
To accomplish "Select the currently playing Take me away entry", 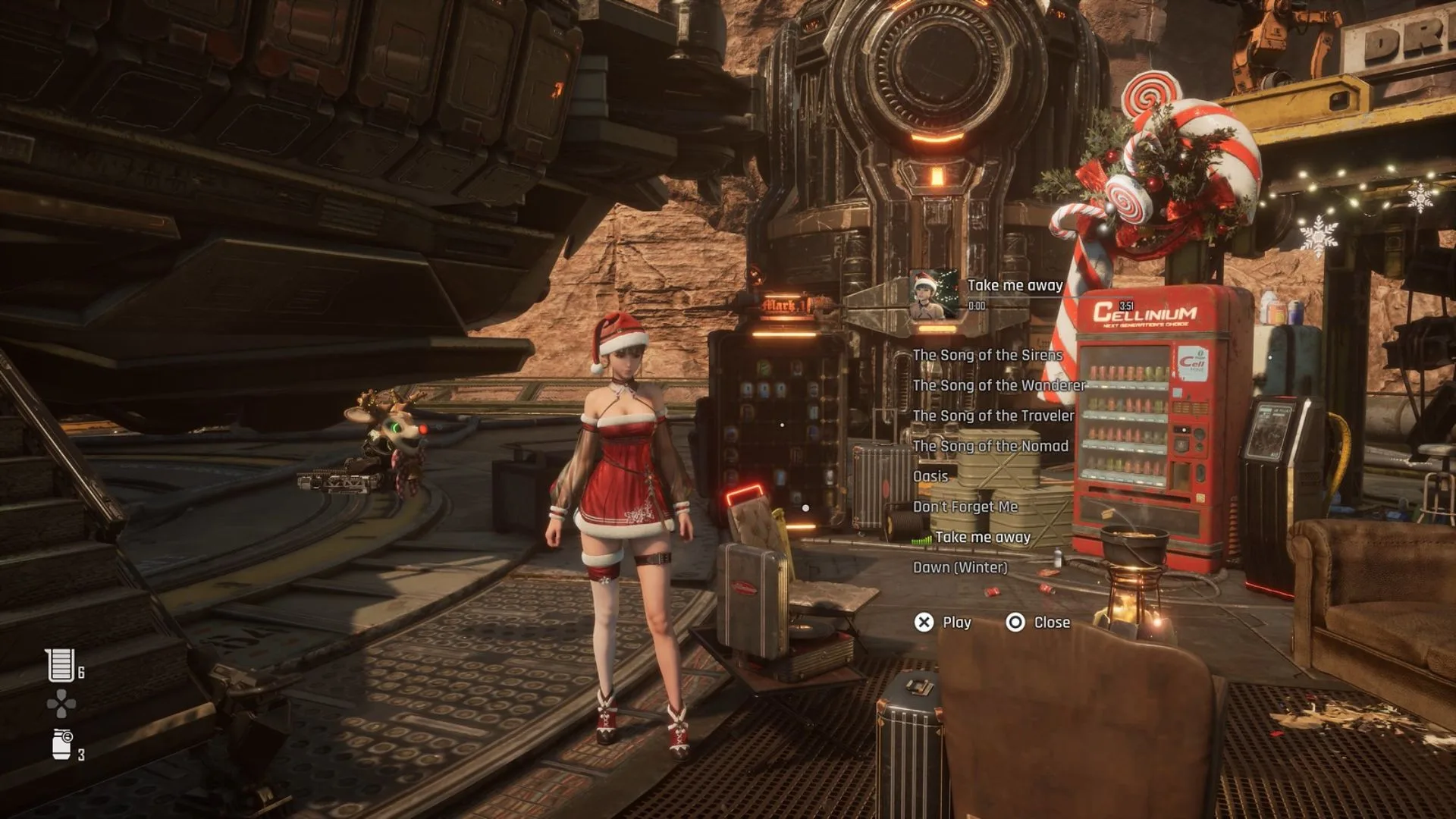I will (984, 537).
